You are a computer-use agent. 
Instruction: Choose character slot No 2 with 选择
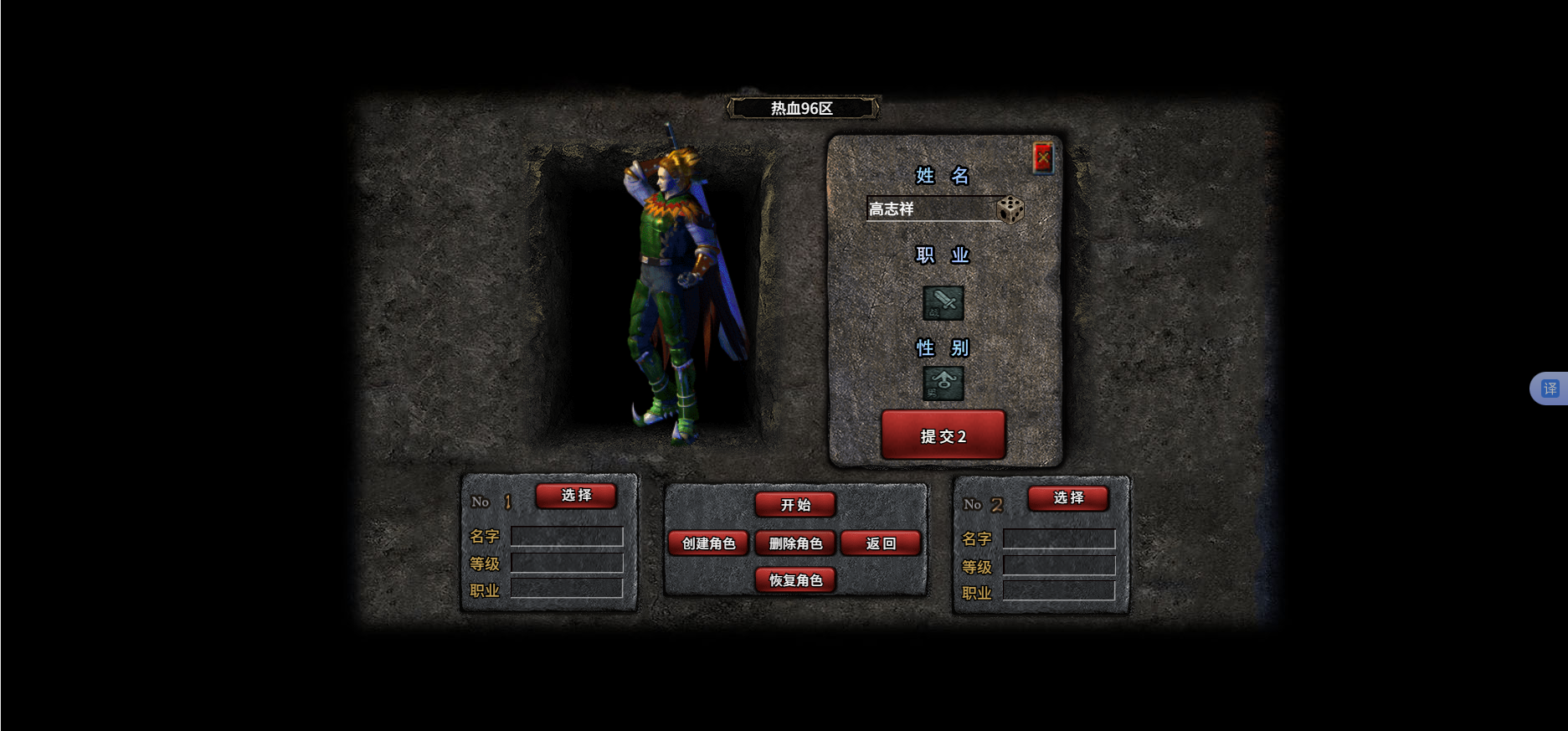click(1068, 498)
